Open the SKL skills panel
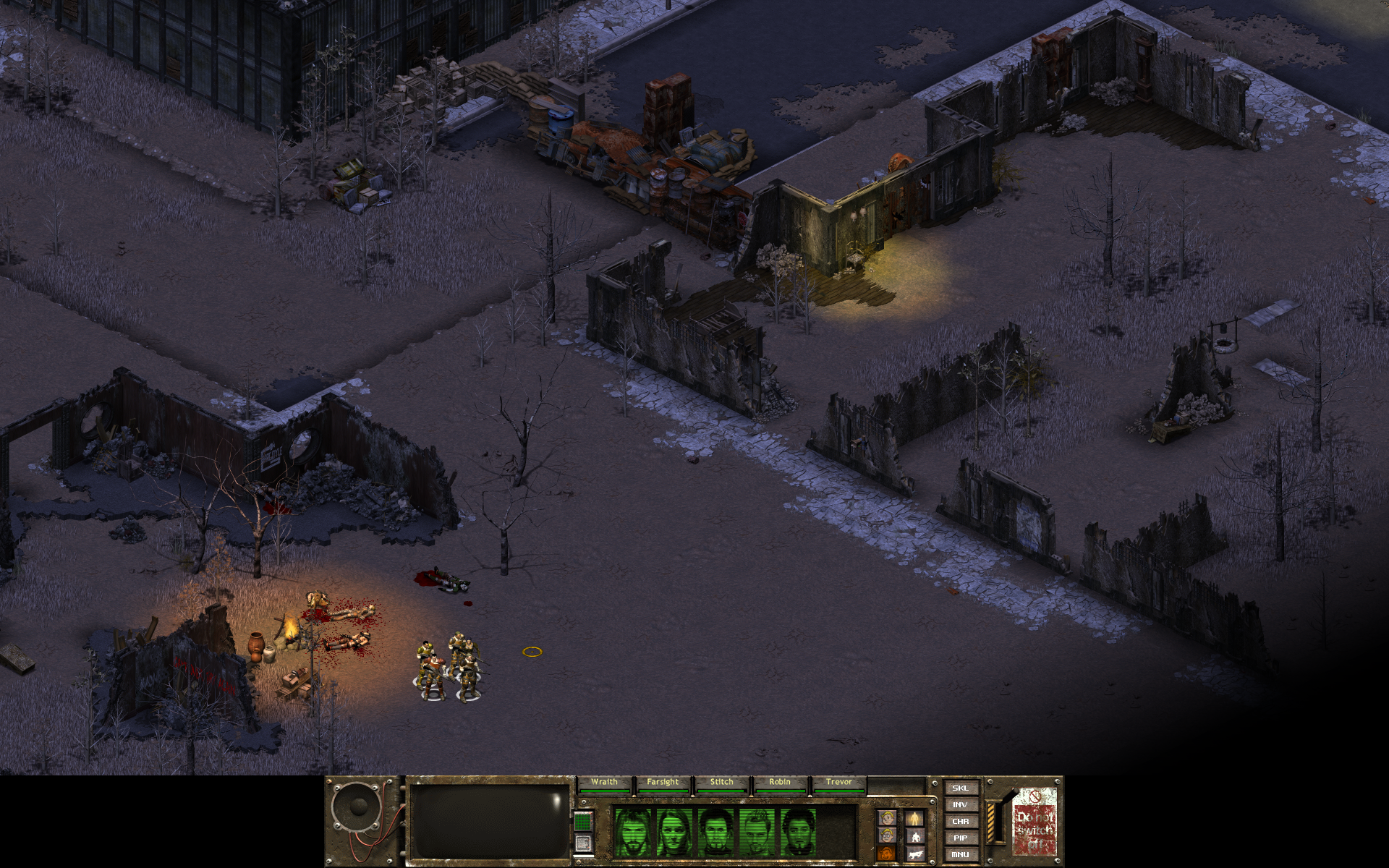Screen dimensions: 1389x868 960,788
